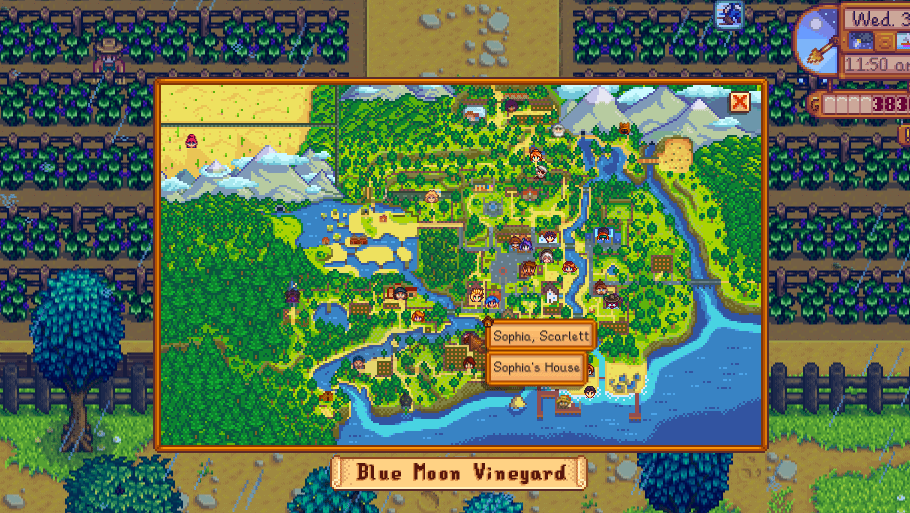Open the quest journal exclamation icon
Screen dimensions: 910x513
[x=903, y=132]
